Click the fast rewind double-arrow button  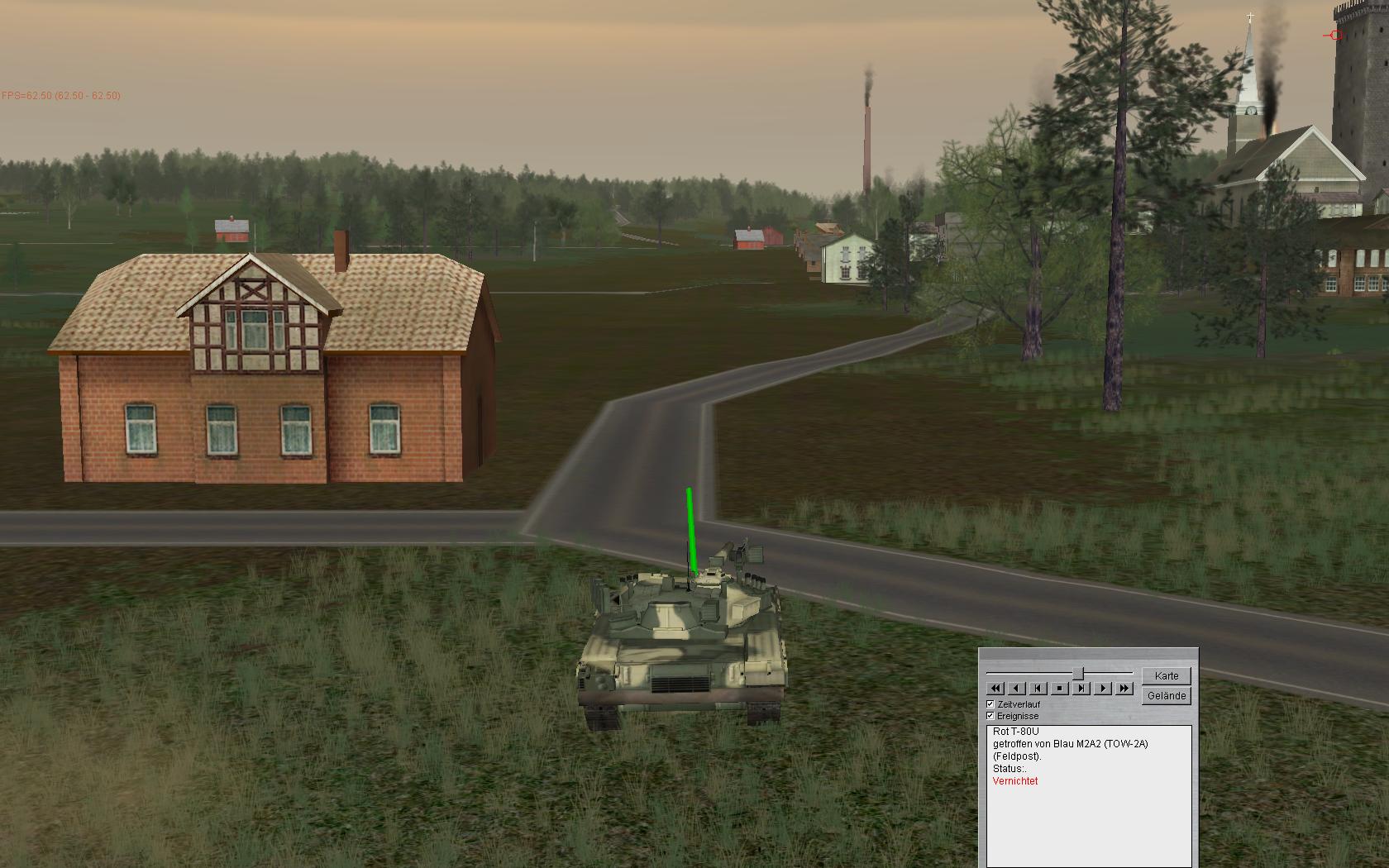pos(995,689)
